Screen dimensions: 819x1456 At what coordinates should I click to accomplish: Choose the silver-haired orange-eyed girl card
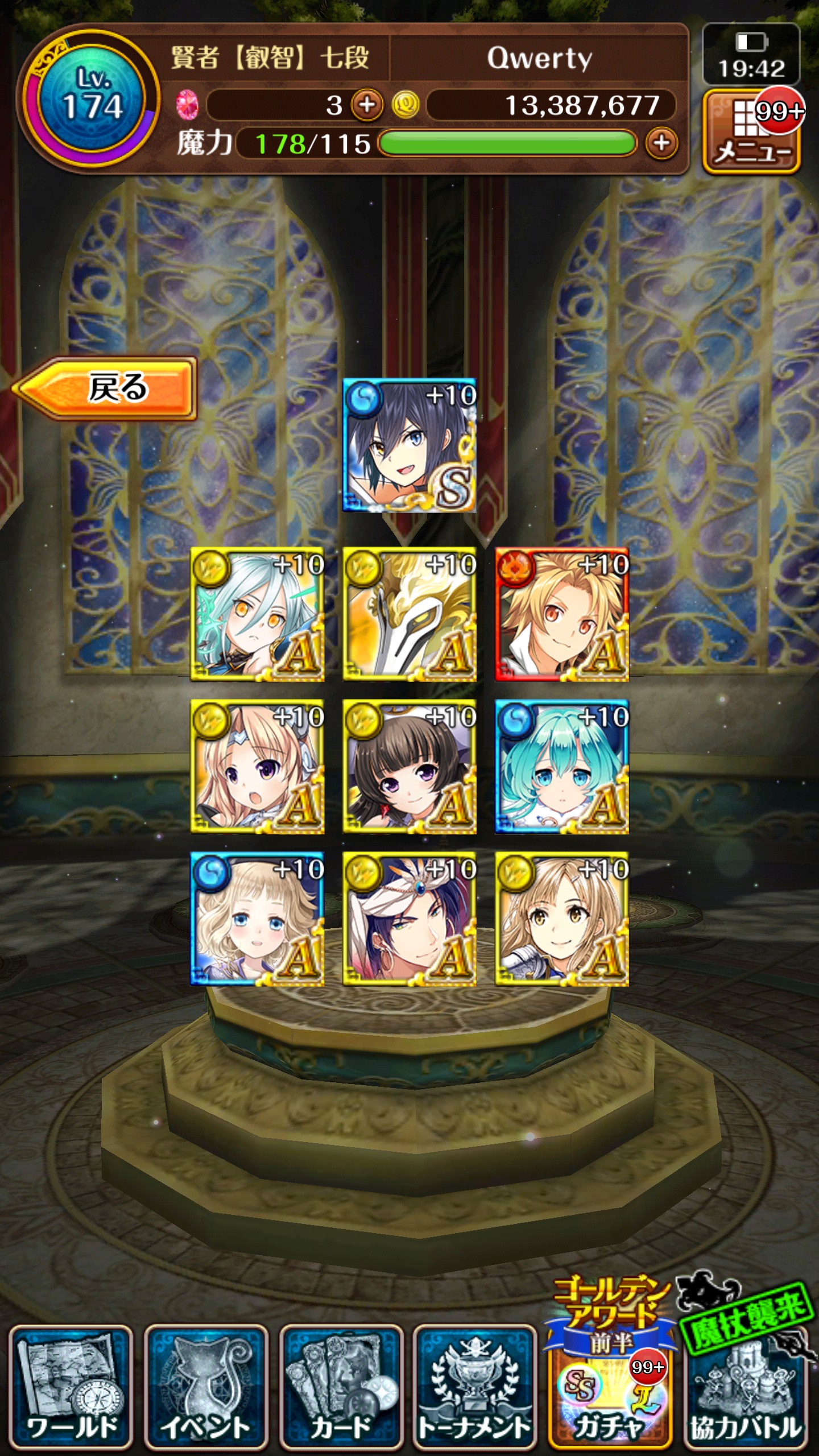[257, 614]
